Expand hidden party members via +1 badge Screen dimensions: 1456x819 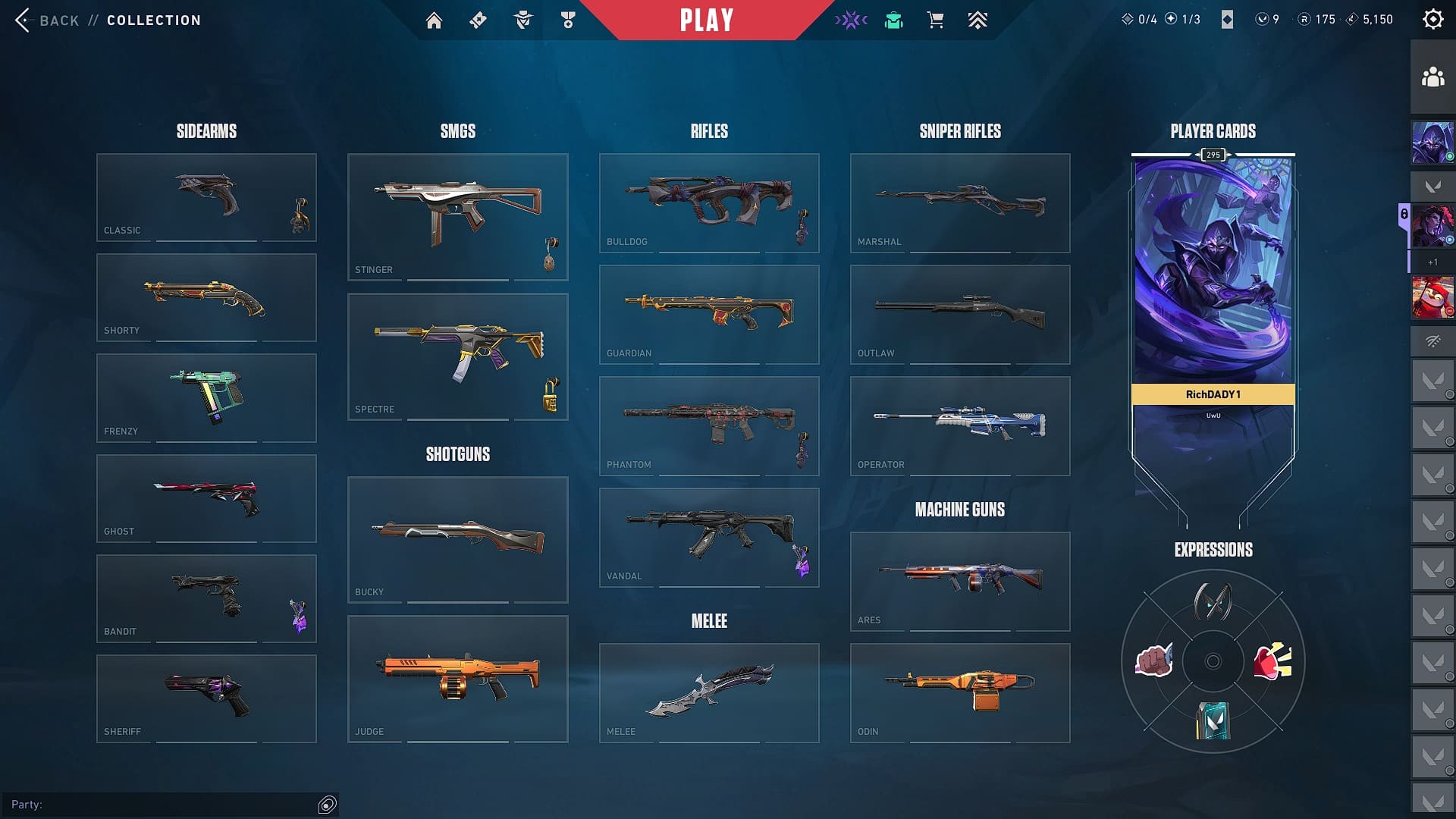coord(1432,263)
